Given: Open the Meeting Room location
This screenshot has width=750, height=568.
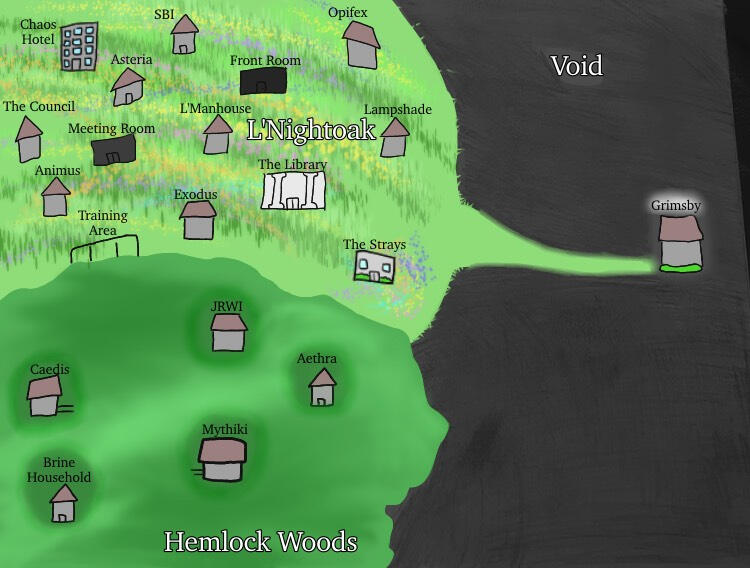Looking at the screenshot, I should pyautogui.click(x=114, y=151).
